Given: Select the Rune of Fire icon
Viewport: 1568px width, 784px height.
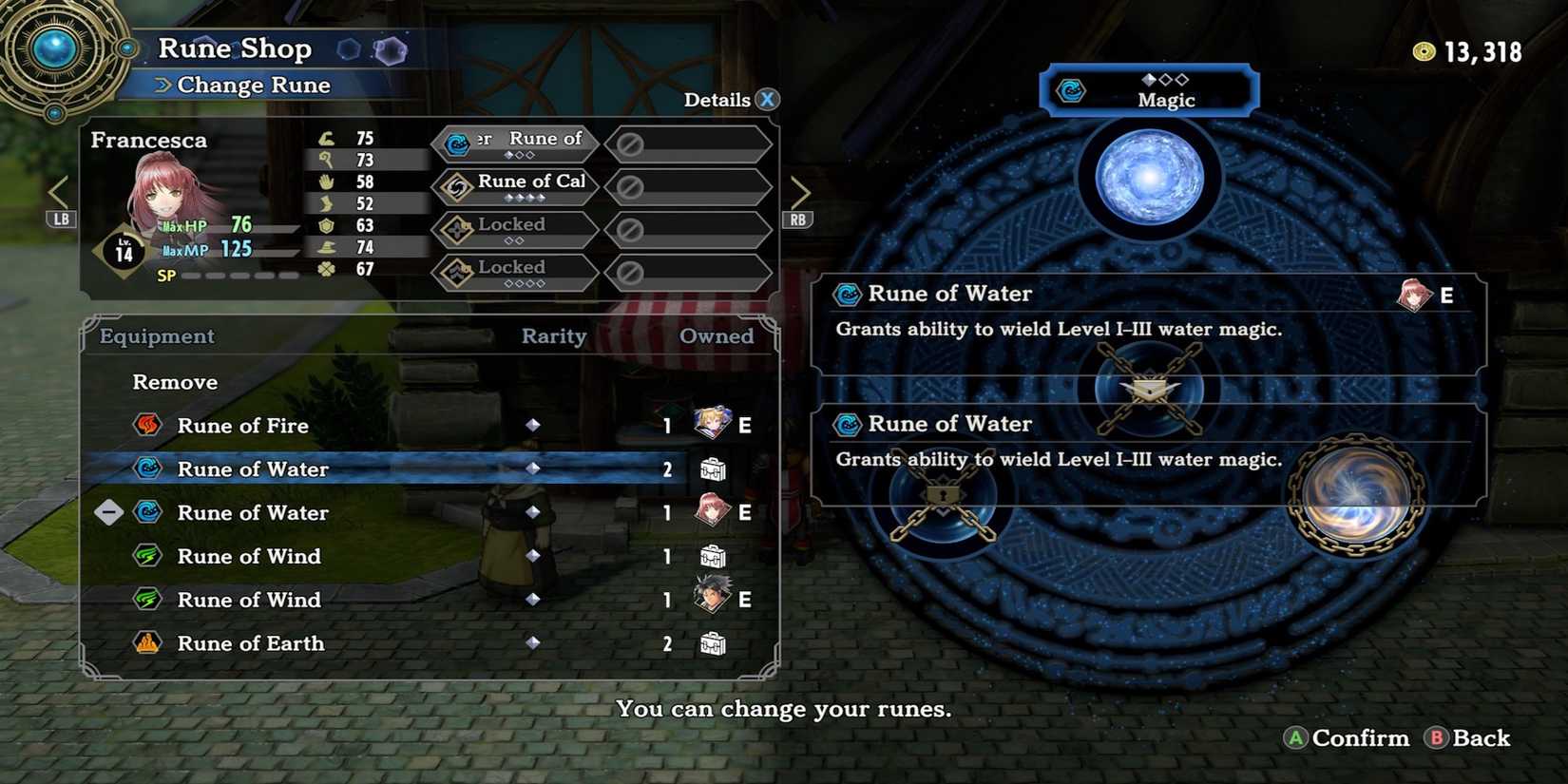Looking at the screenshot, I should [x=147, y=426].
